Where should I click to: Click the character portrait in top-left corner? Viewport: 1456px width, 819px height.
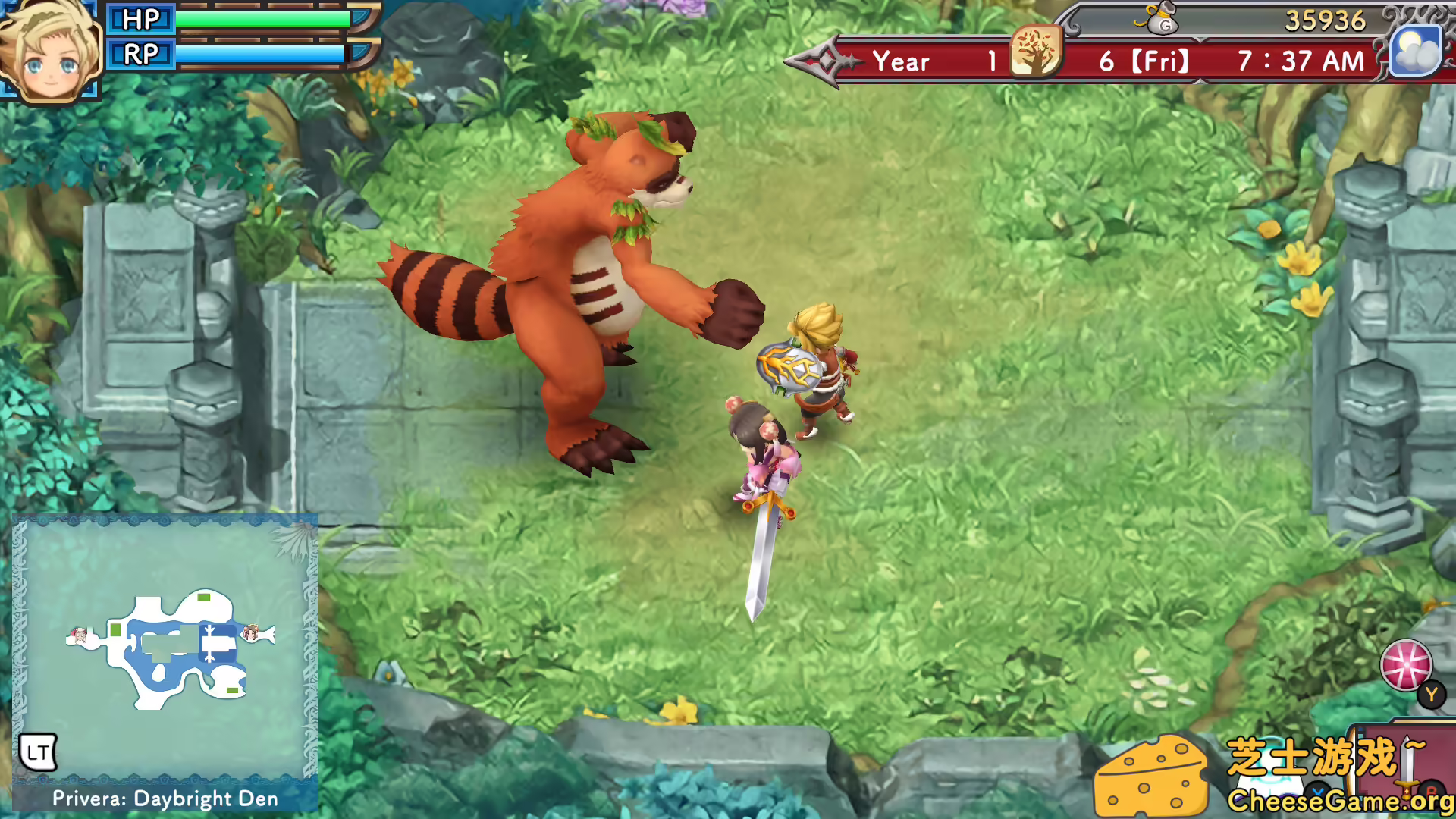[x=50, y=48]
